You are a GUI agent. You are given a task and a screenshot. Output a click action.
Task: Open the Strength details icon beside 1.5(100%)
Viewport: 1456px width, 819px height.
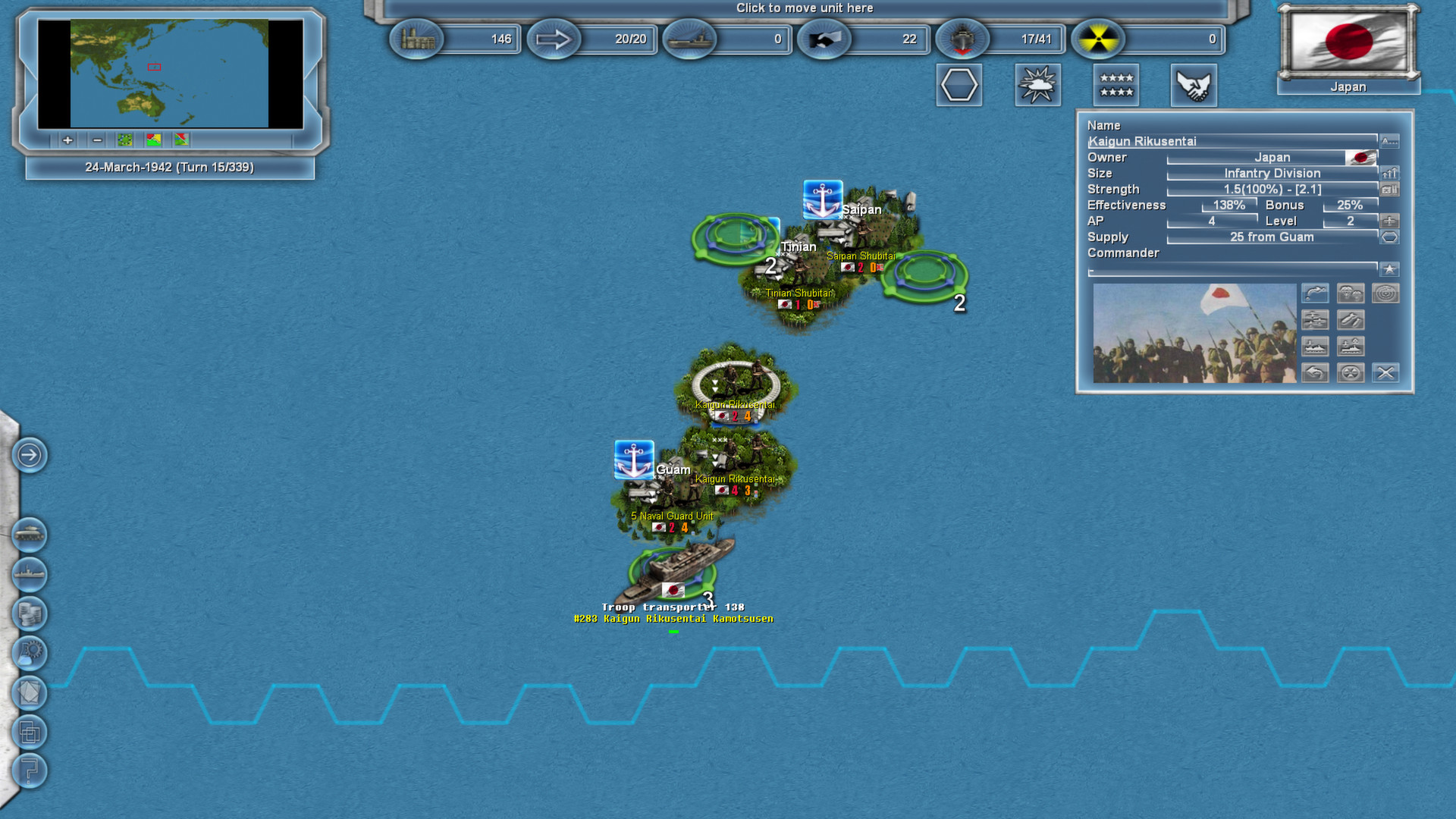point(1389,189)
